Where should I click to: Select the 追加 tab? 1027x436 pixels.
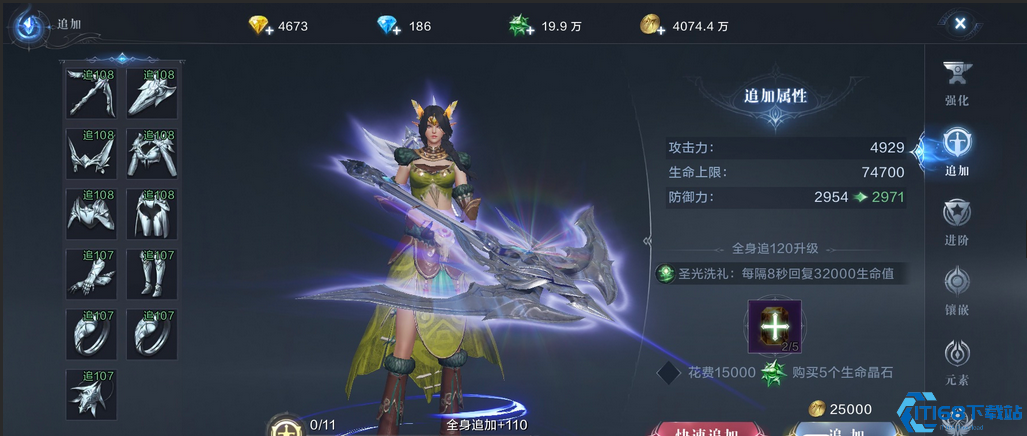tap(957, 152)
